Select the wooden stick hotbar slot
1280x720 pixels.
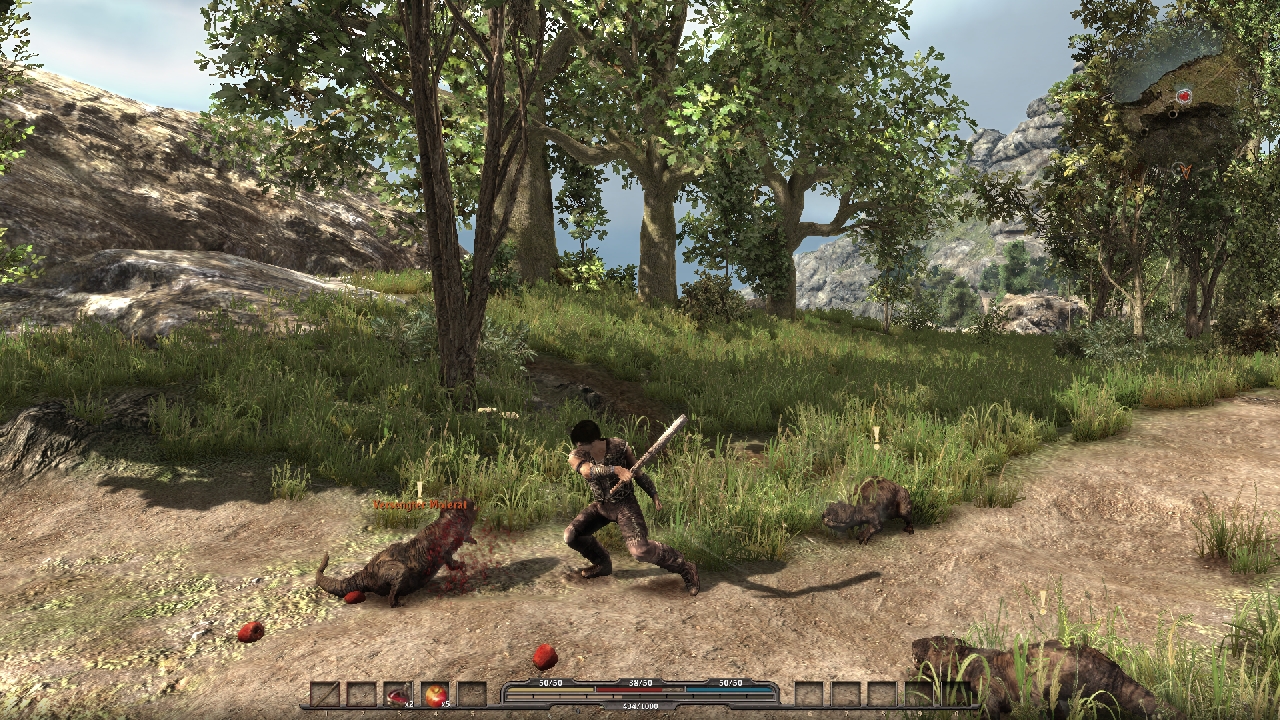click(x=325, y=694)
